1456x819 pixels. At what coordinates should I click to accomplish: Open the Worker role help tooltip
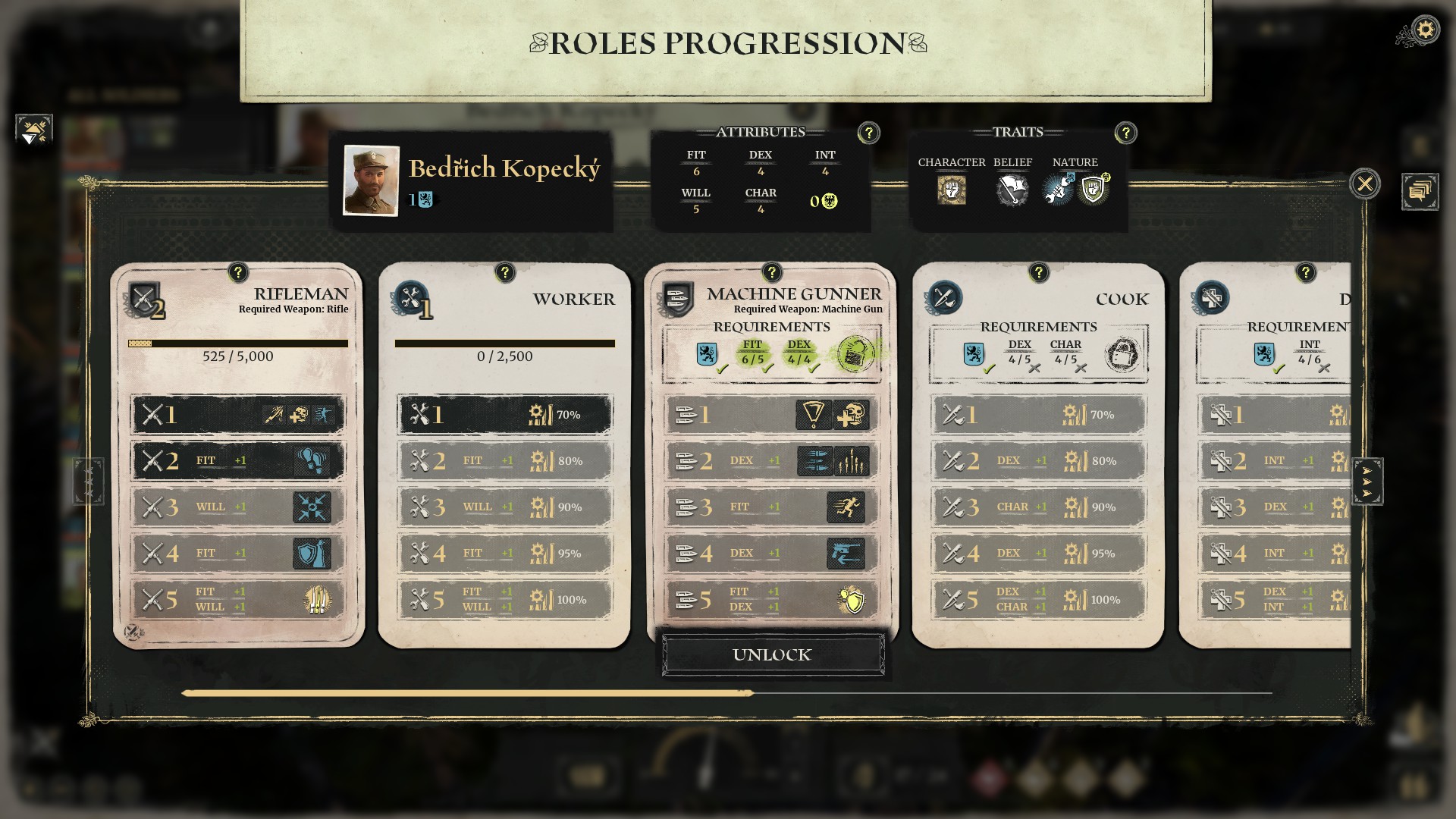[504, 272]
